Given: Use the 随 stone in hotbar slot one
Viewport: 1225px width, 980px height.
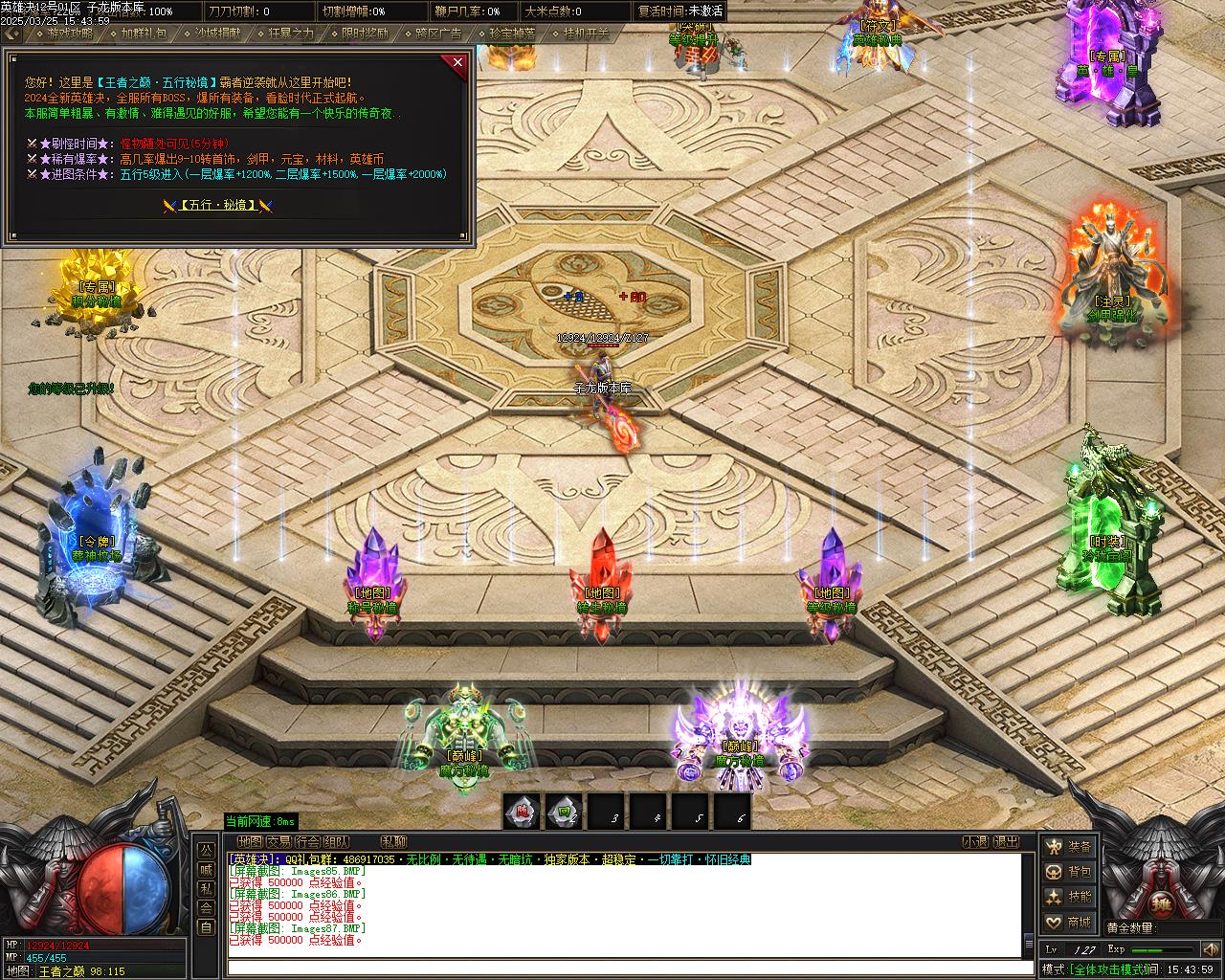Looking at the screenshot, I should pyautogui.click(x=523, y=812).
